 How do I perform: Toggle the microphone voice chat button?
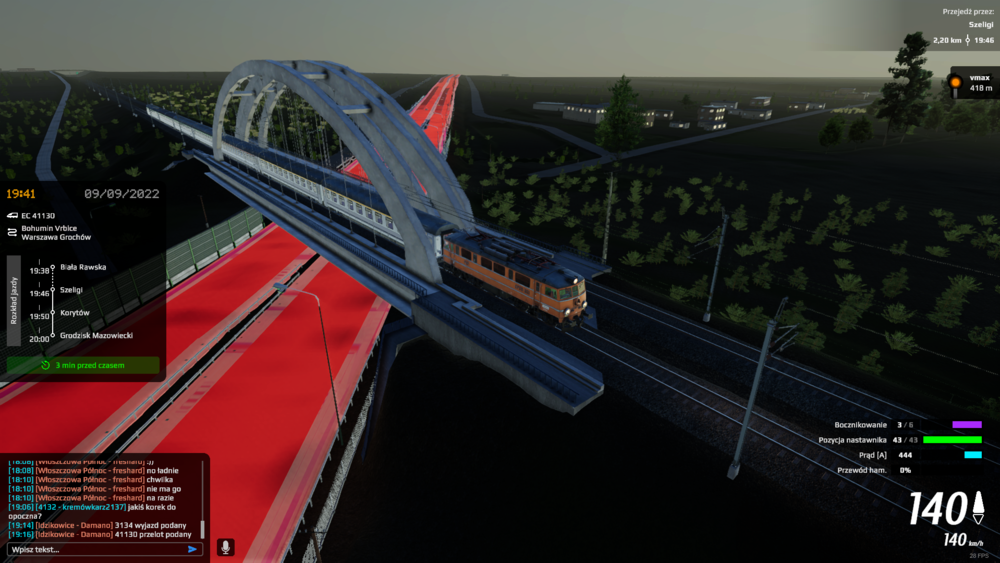click(225, 548)
